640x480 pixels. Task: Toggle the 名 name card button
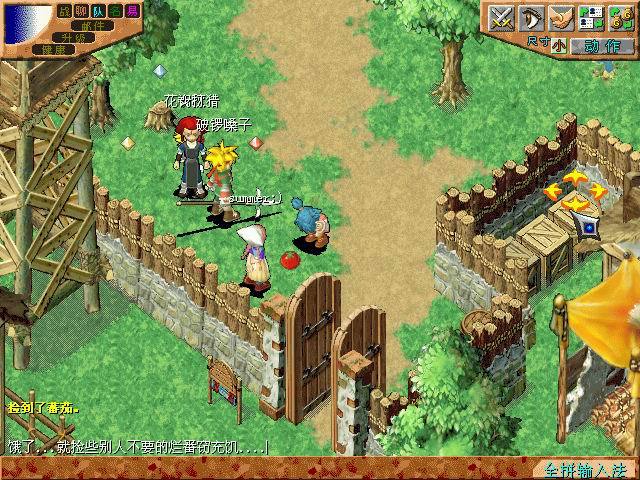point(116,10)
